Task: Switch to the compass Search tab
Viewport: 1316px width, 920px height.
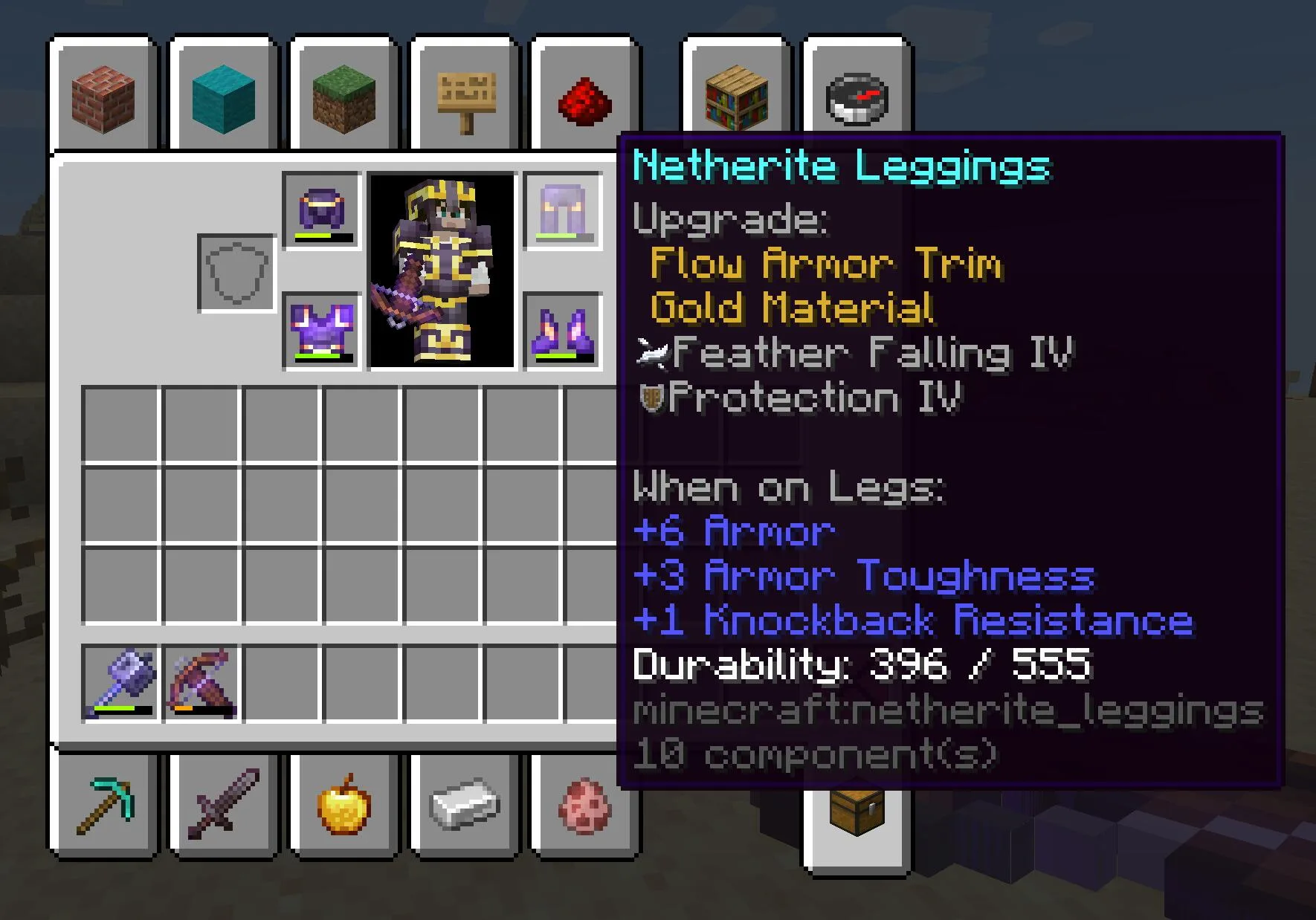Action: tap(857, 97)
